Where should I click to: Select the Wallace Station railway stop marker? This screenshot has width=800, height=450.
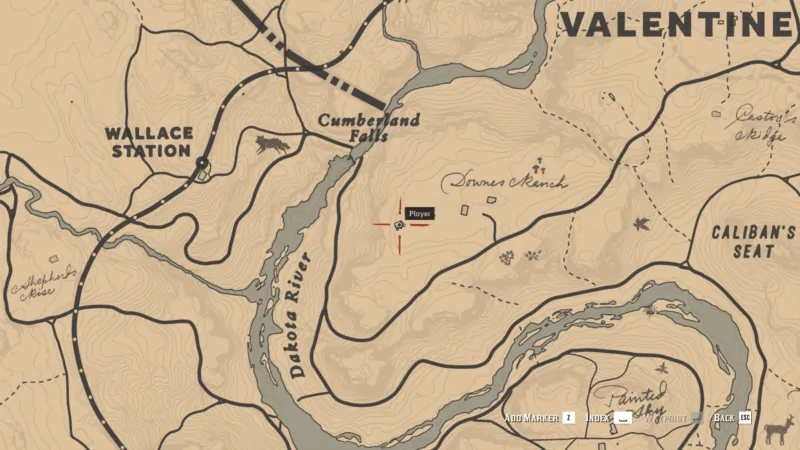[x=202, y=163]
